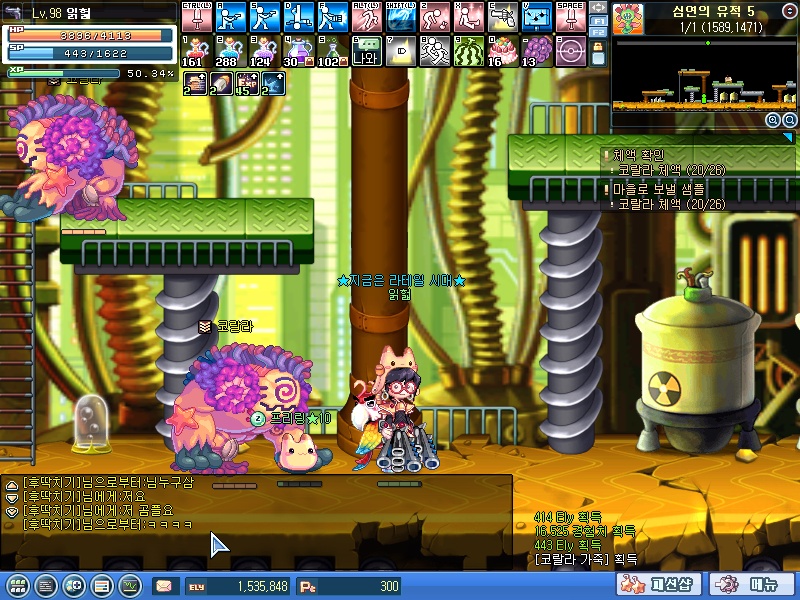Click the minimap zoom-in magnifier
800x600 pixels.
[x=772, y=120]
